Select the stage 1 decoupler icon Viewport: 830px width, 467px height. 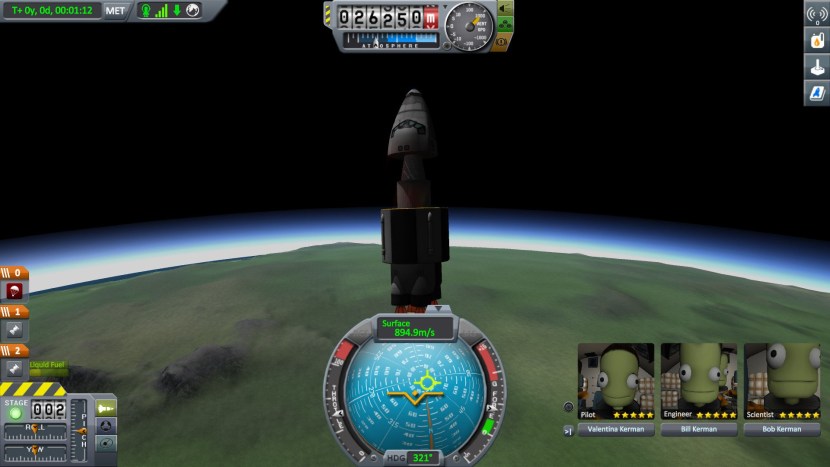click(15, 329)
